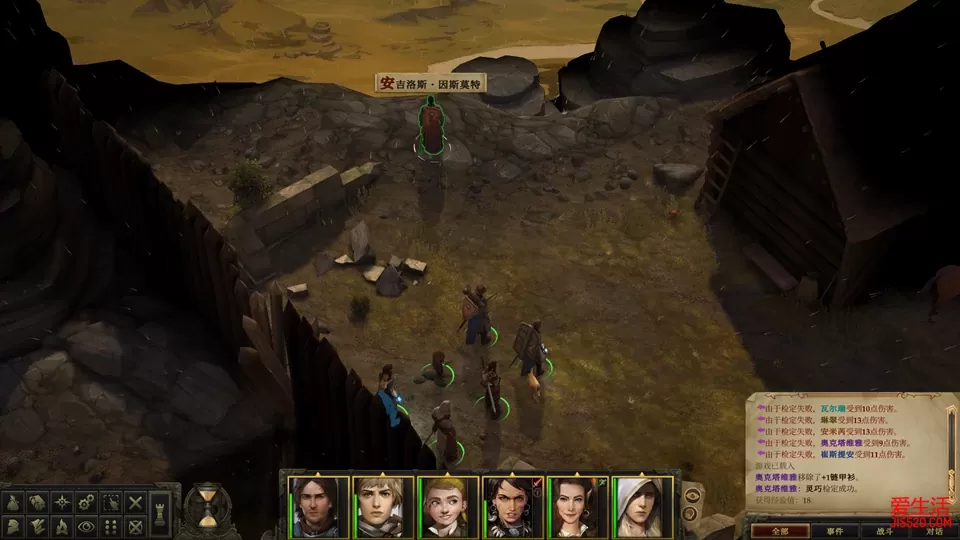Activate the dashed-box select-all icon
Image resolution: width=960 pixels, height=540 pixels.
click(112, 501)
